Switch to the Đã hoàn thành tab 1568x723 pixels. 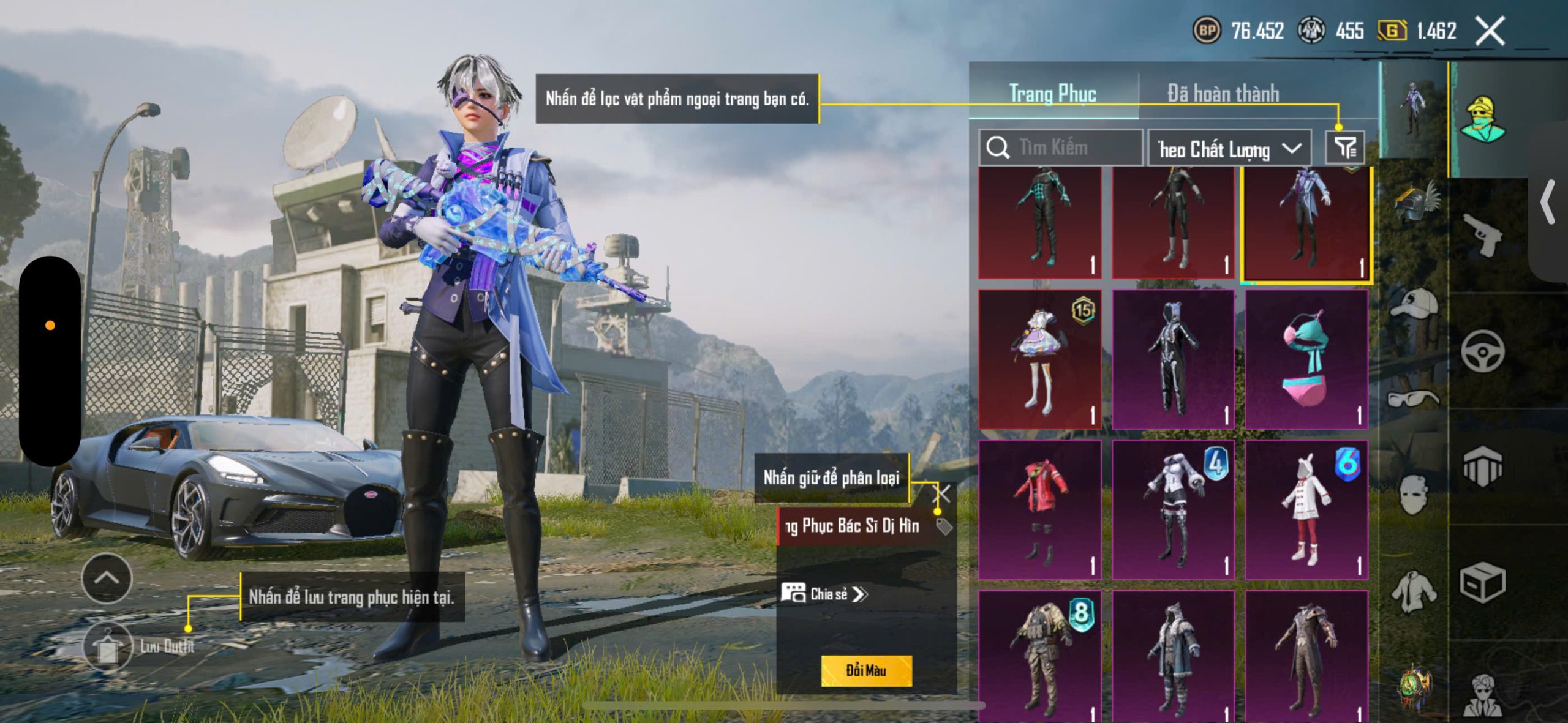pyautogui.click(x=1223, y=94)
